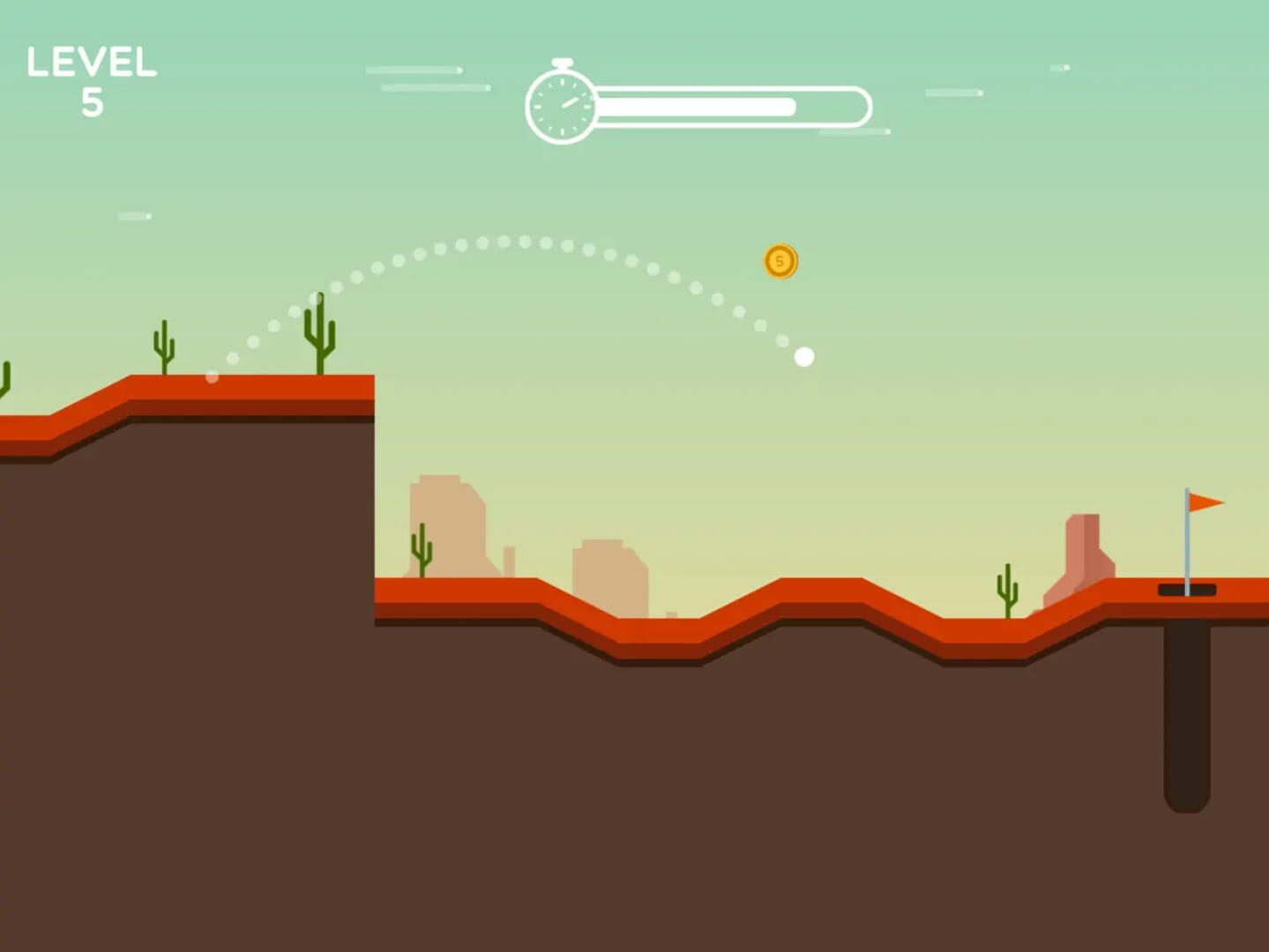Select the golden coin marked 5
This screenshot has width=1269, height=952.
[781, 260]
